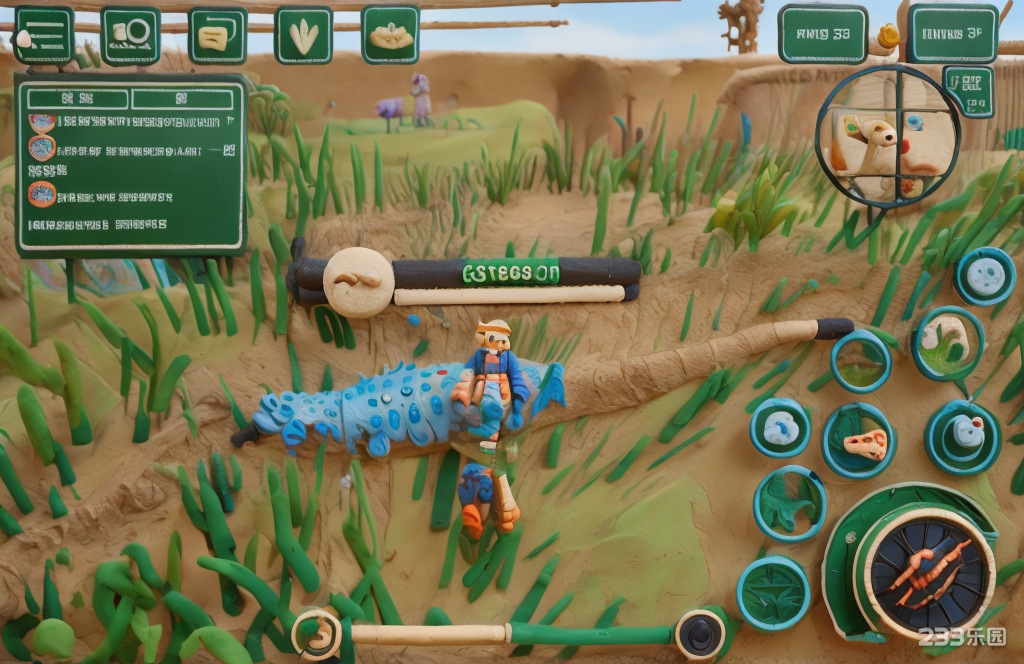
Task: Use the meat slice item button
Action: (x=859, y=441)
